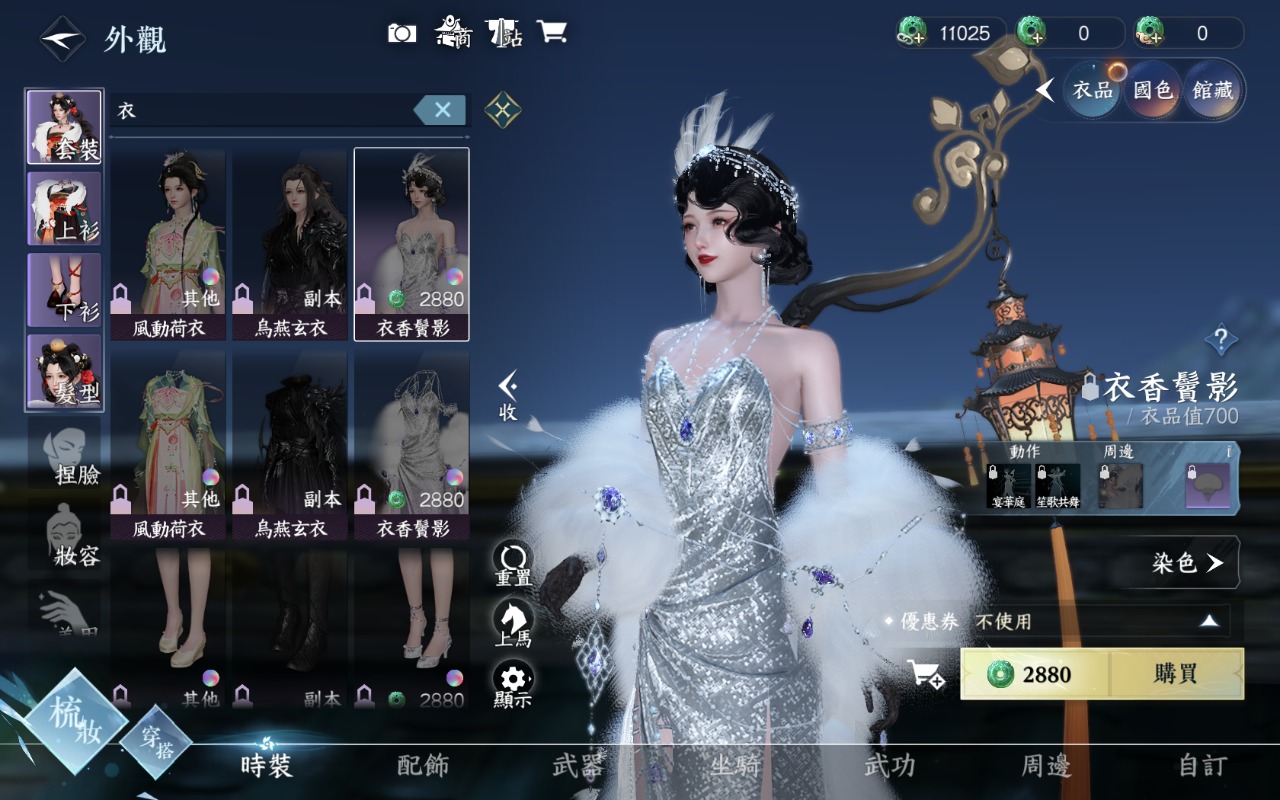Choose the 風動荷衣 outfit thumbnail
Viewport: 1280px width, 800px height.
tap(168, 244)
